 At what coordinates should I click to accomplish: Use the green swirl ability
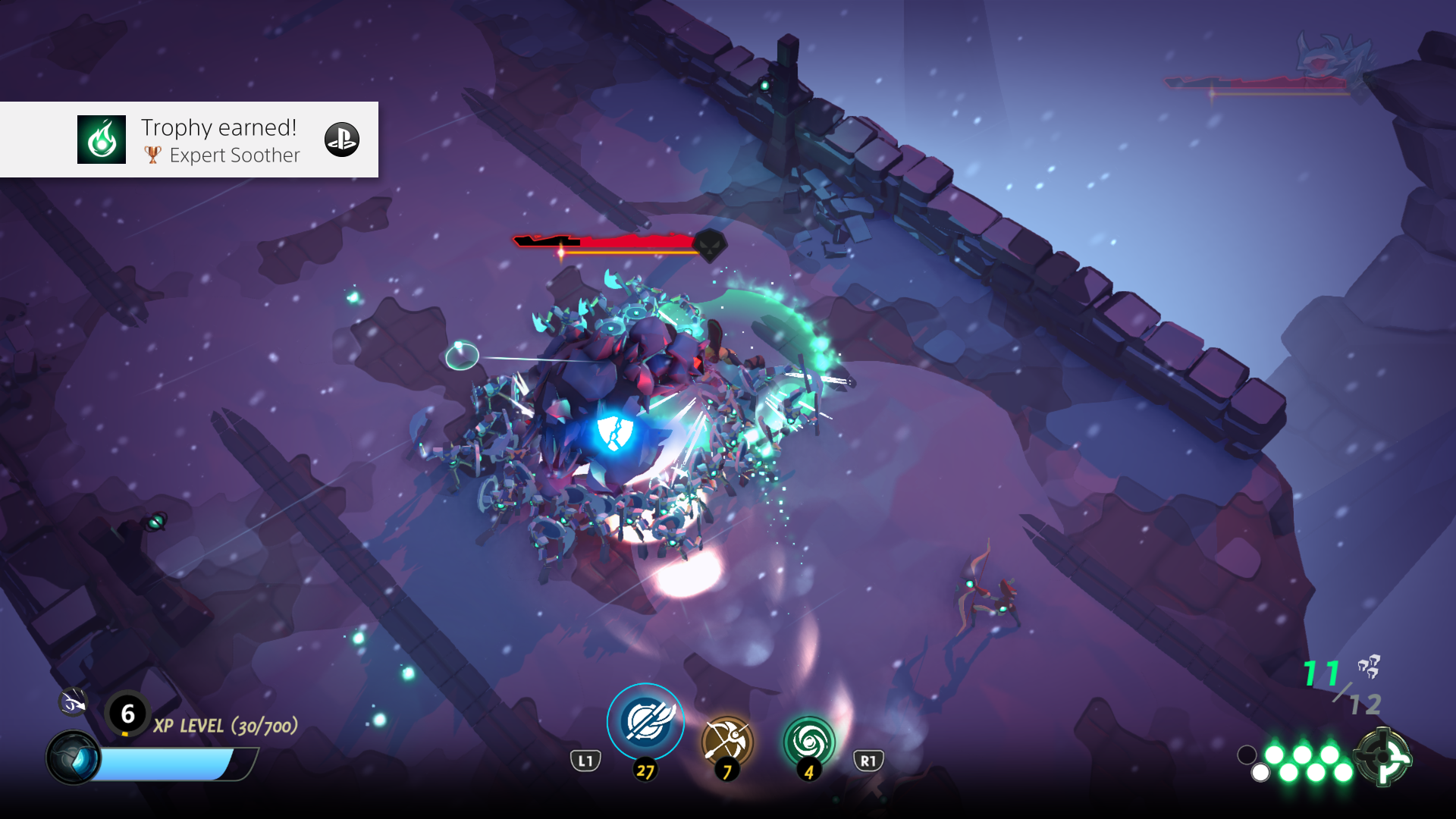point(808,741)
